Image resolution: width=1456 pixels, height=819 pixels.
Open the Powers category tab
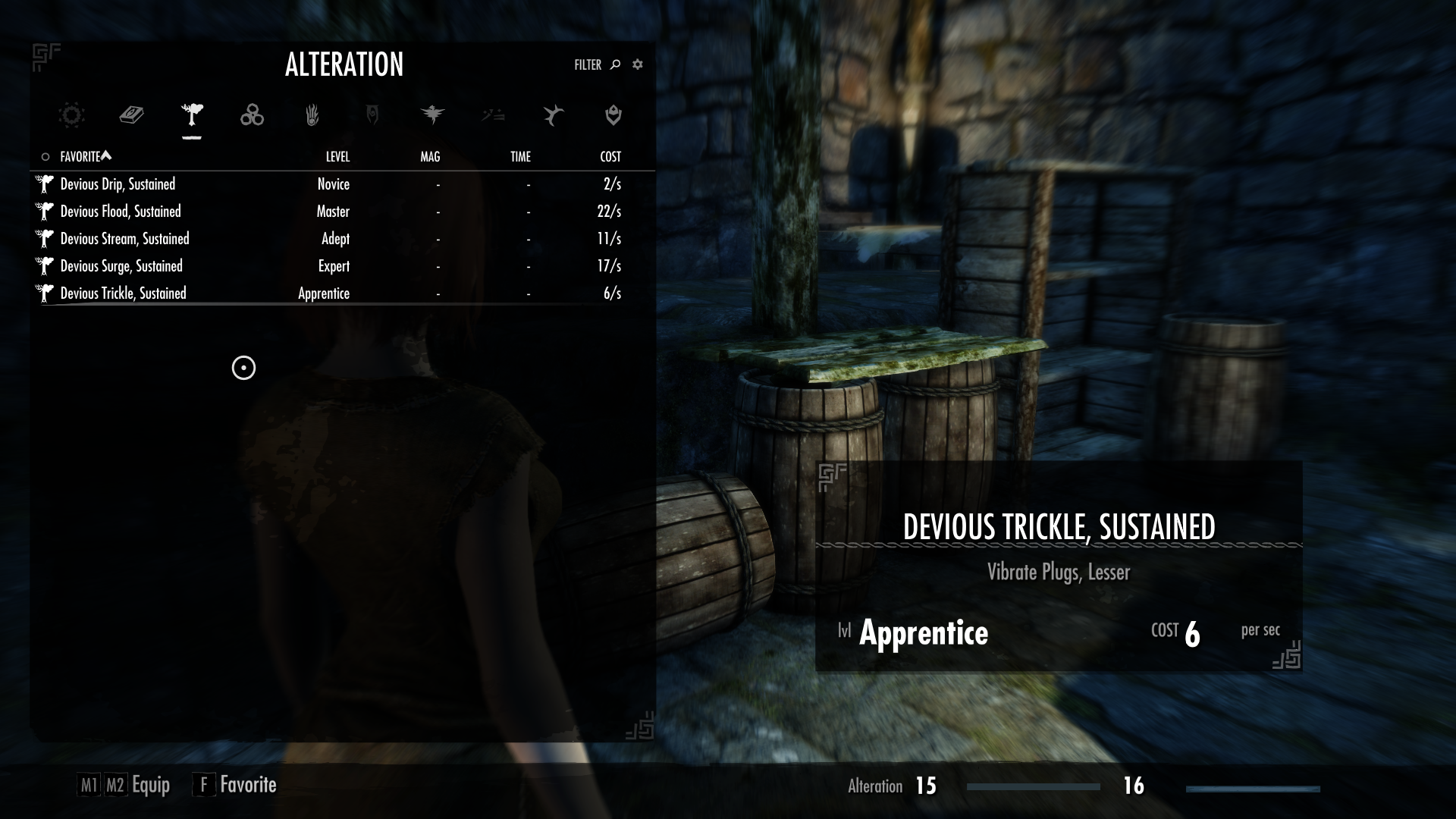point(553,115)
